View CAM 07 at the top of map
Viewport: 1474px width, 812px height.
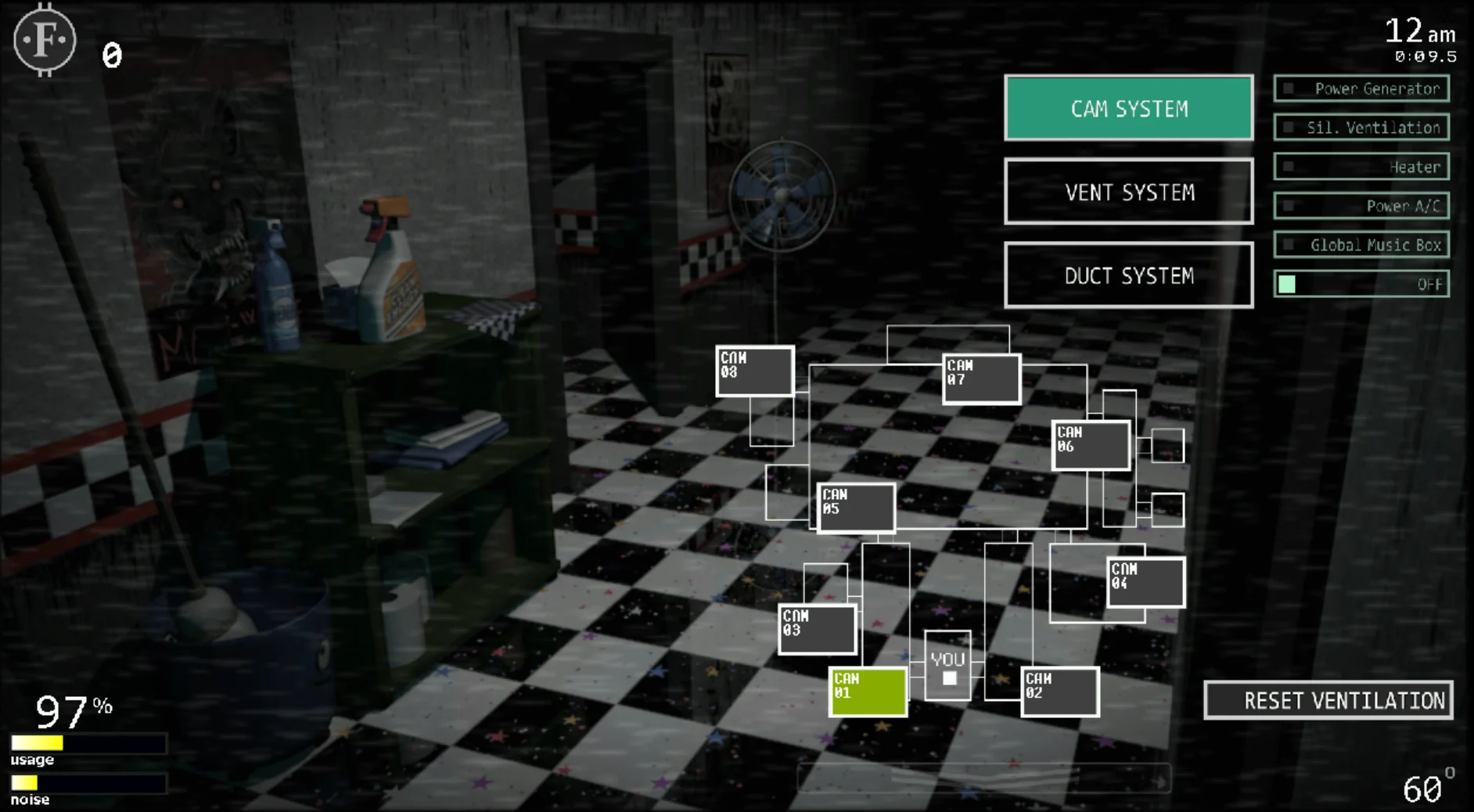tap(980, 379)
